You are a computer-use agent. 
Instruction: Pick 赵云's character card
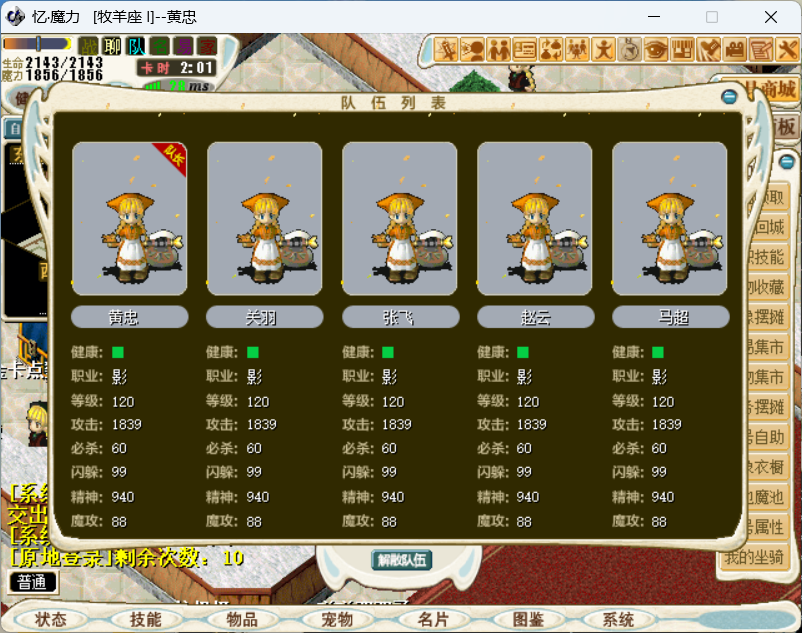(x=535, y=218)
